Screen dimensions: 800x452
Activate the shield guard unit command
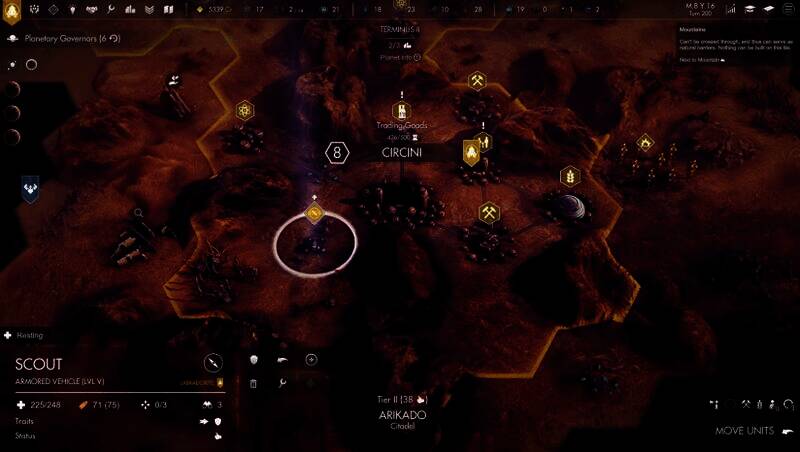click(254, 360)
